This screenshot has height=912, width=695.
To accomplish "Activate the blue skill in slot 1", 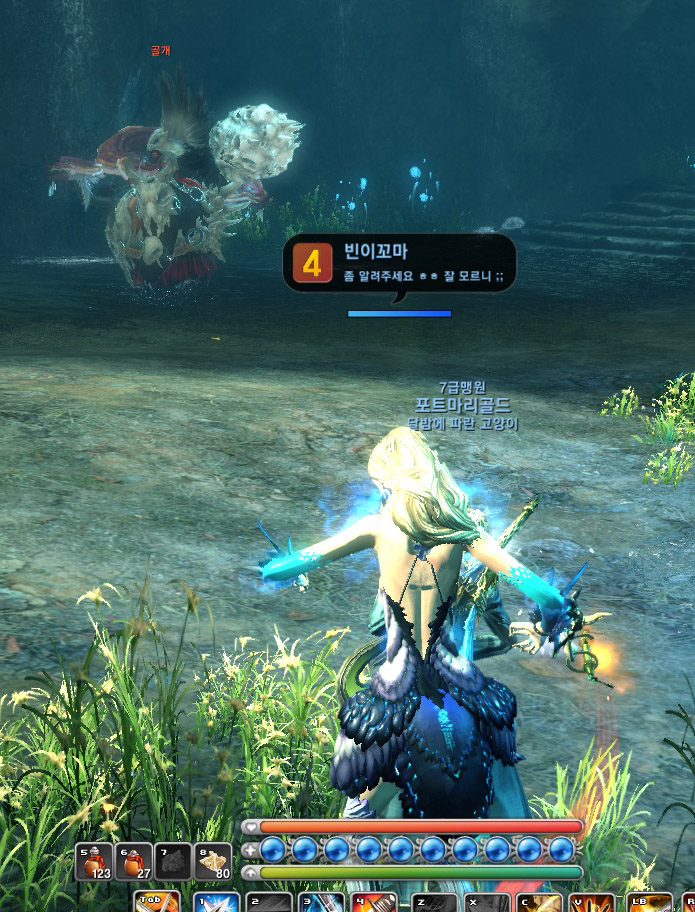I will [216, 903].
